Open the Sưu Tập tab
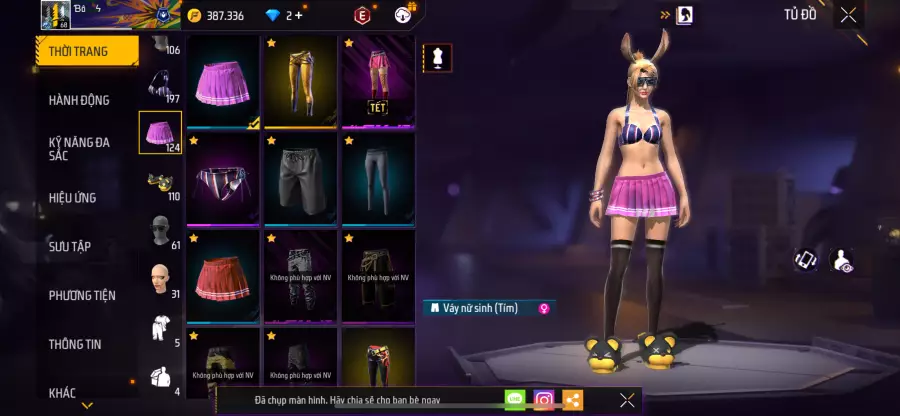 pos(70,246)
